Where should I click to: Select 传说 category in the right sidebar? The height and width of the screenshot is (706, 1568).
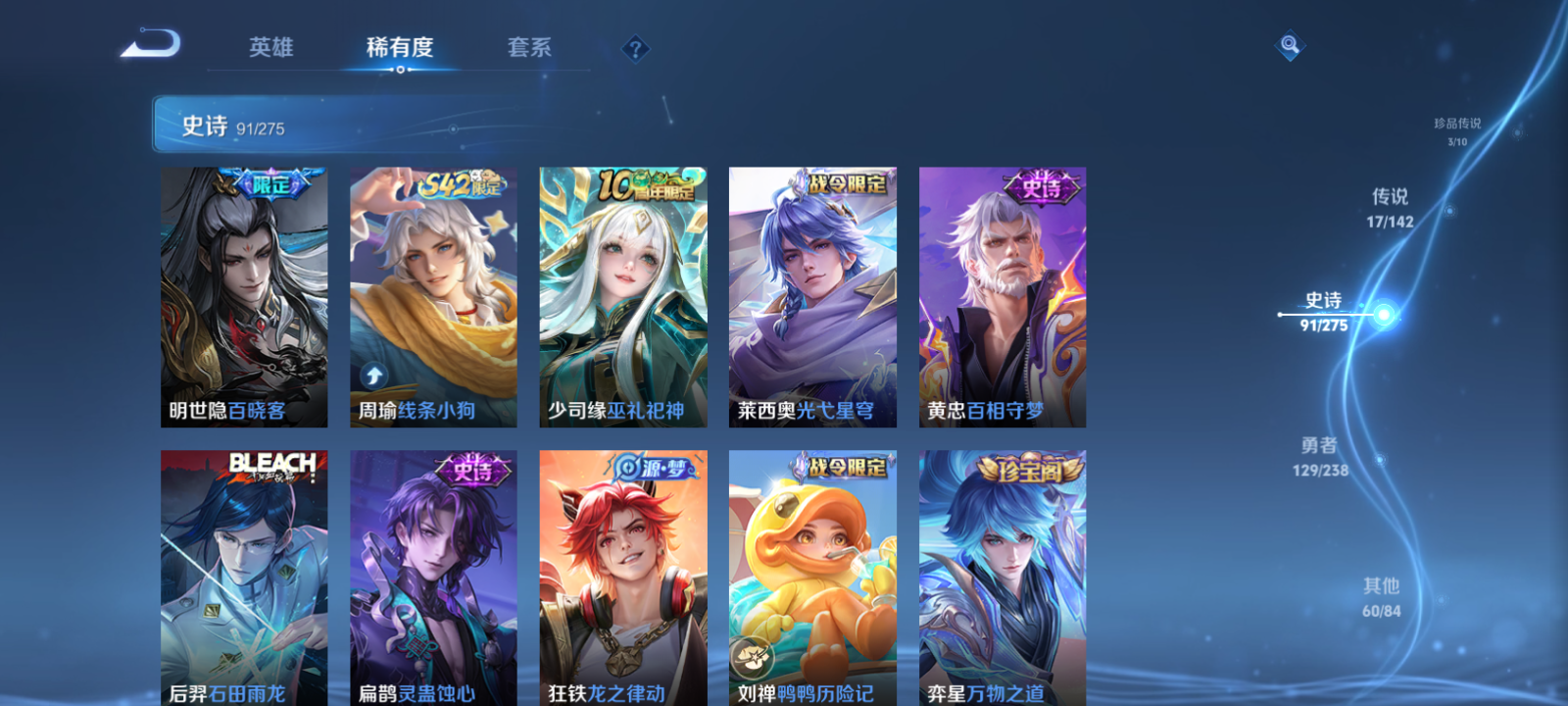[1393, 206]
